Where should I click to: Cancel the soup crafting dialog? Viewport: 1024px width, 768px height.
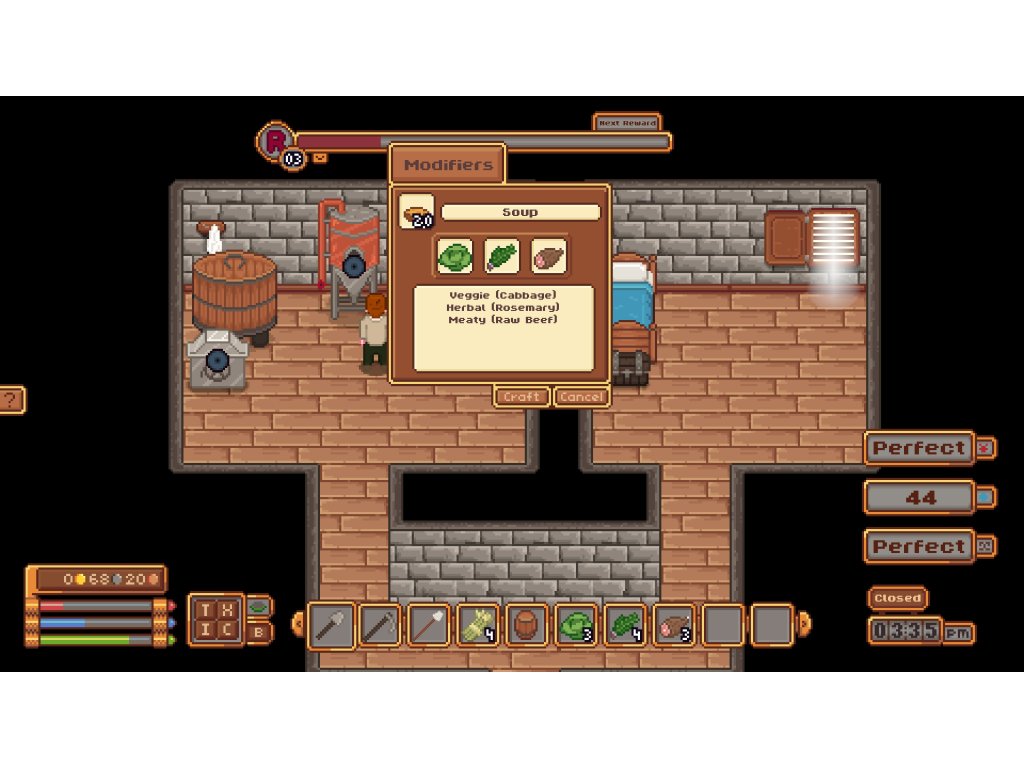click(x=581, y=397)
